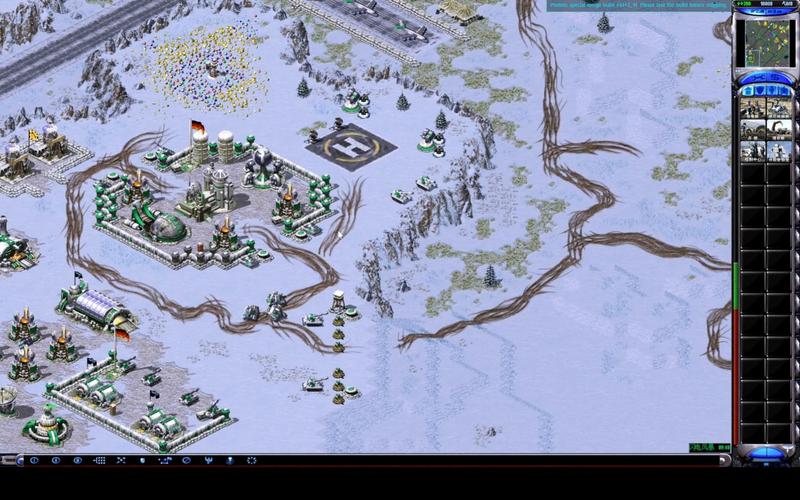Select the grid type-select command icon
This screenshot has width=800, height=500.
tap(99, 461)
